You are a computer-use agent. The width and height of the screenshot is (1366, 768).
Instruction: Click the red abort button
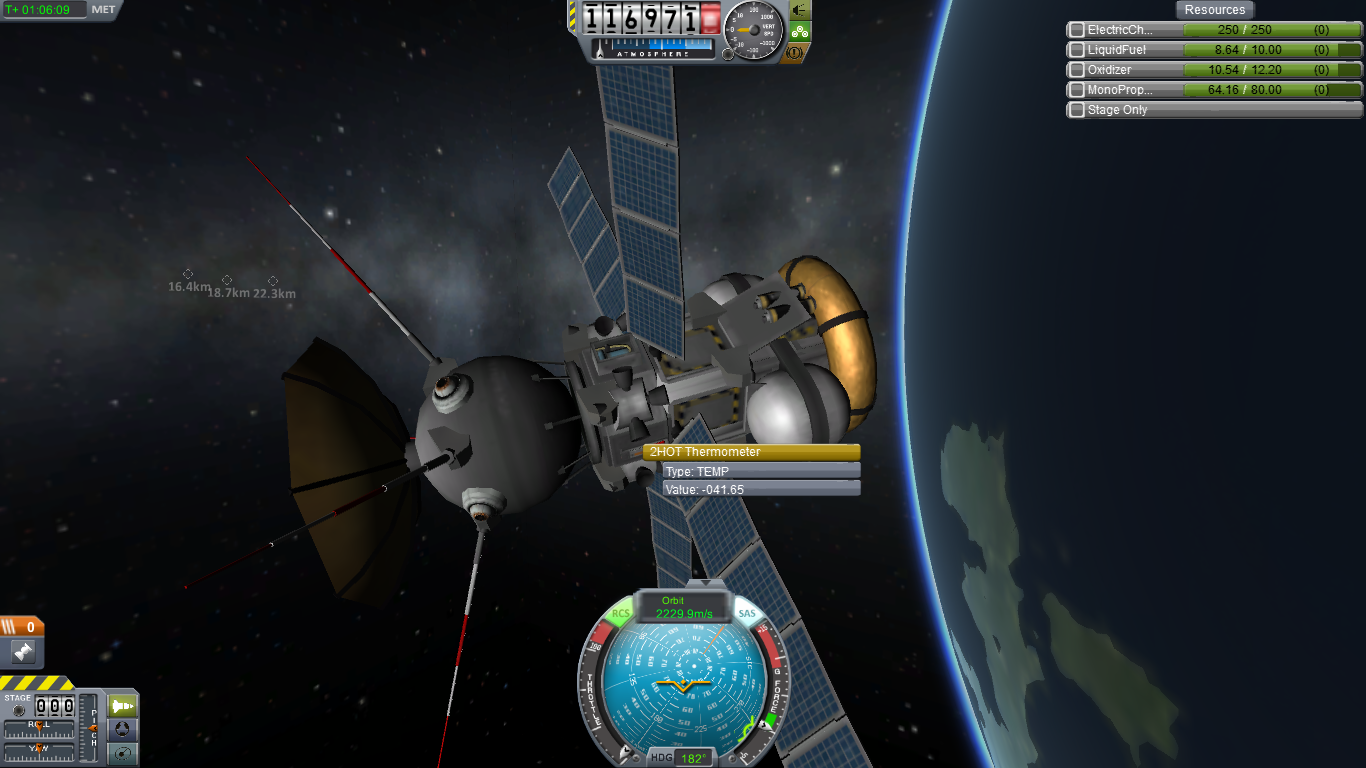711,18
